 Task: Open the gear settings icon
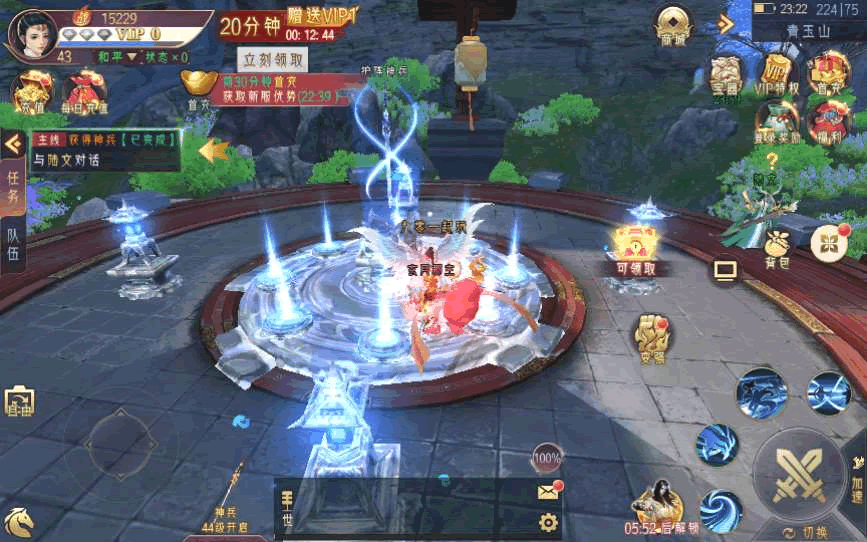(547, 521)
